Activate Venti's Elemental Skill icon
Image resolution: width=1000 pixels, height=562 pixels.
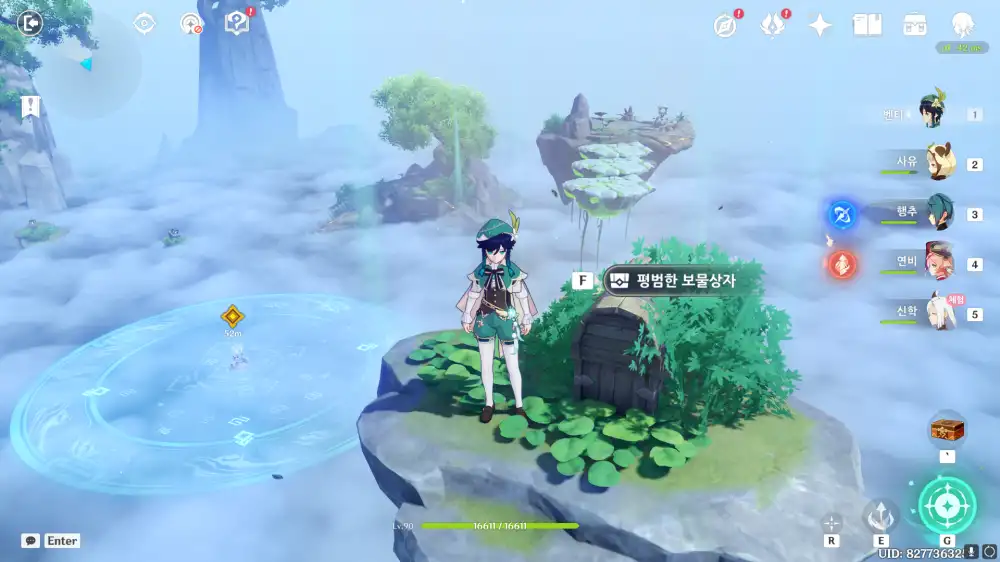click(880, 515)
